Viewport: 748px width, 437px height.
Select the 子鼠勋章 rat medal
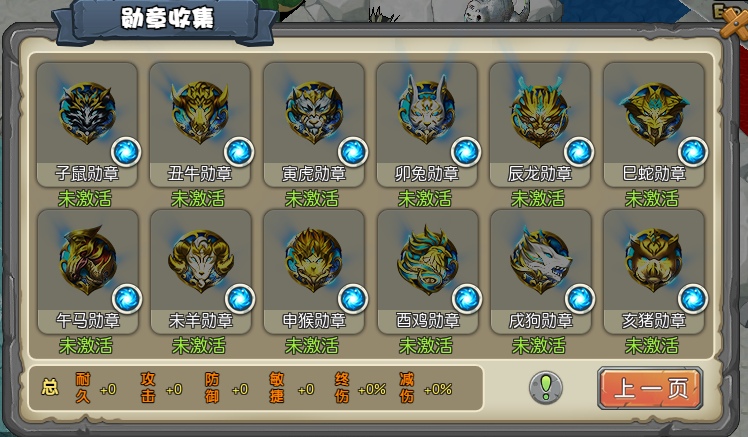point(86,113)
